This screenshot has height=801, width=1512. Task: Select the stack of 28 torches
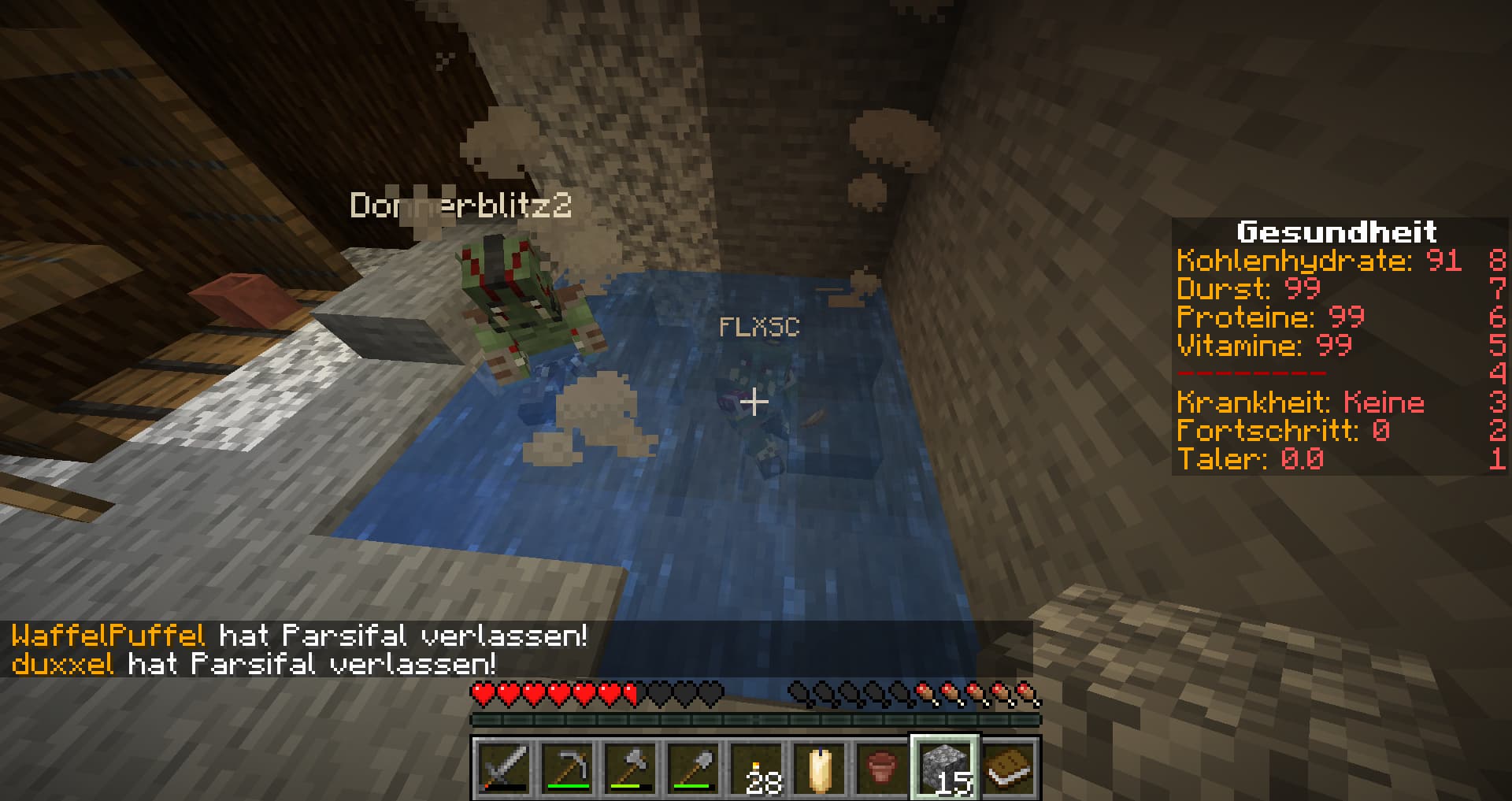point(756,767)
